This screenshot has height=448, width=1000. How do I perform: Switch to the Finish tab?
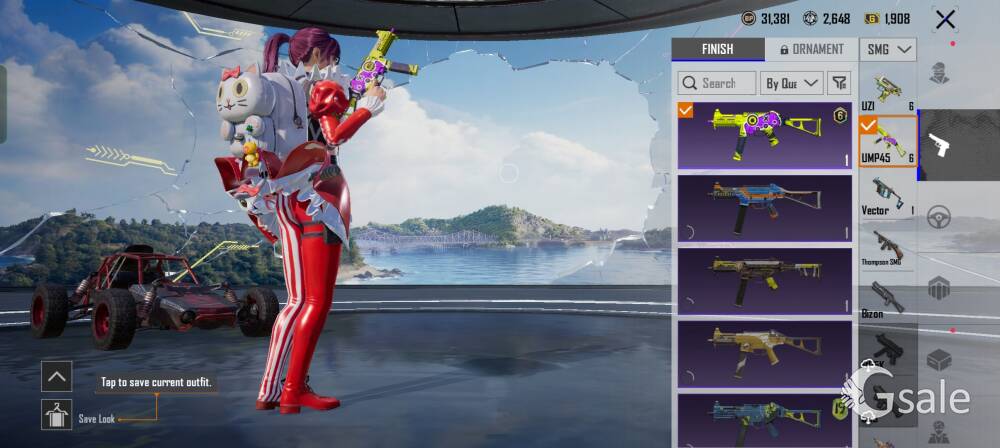coord(717,49)
